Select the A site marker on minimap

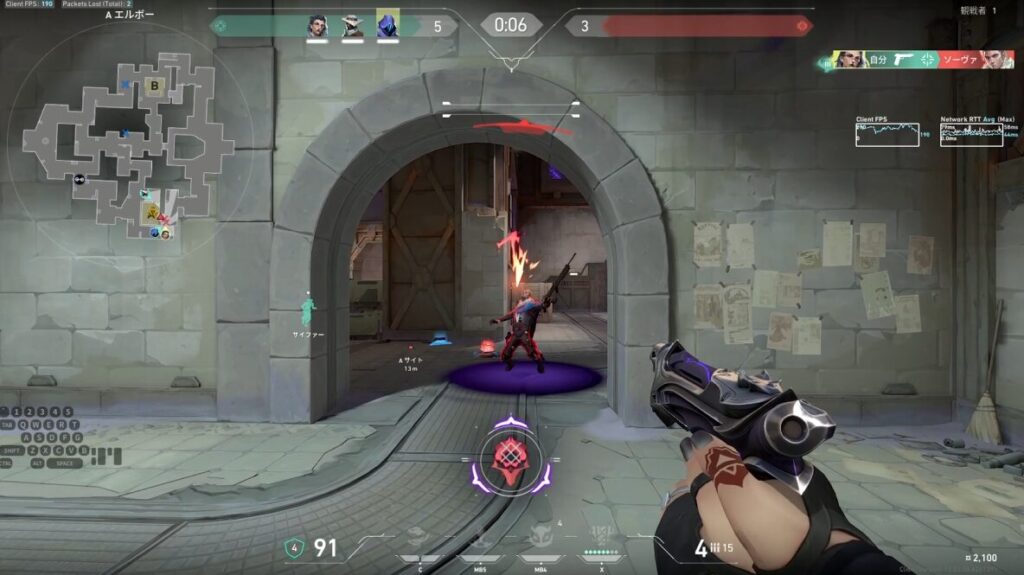(152, 212)
